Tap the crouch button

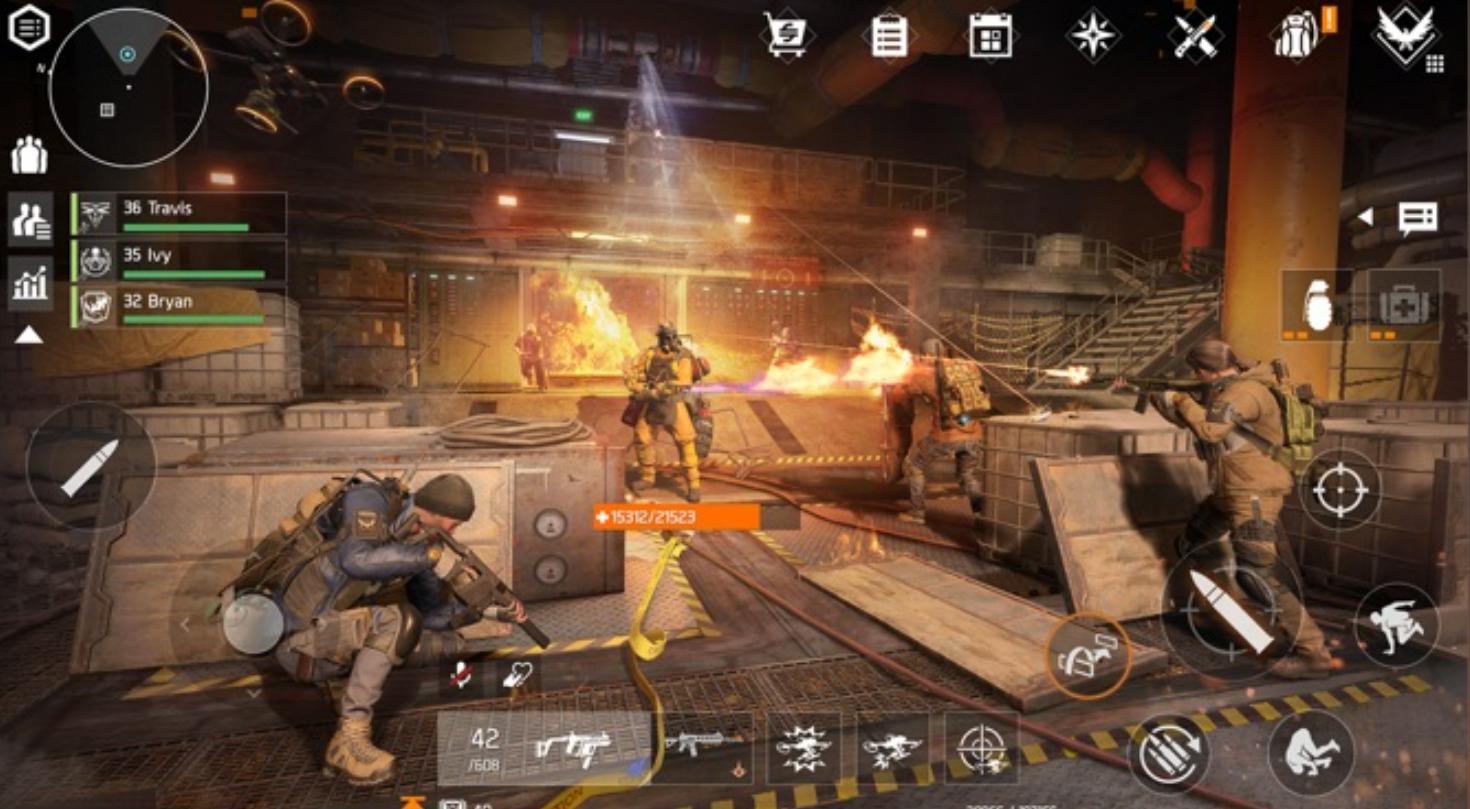tap(1311, 752)
